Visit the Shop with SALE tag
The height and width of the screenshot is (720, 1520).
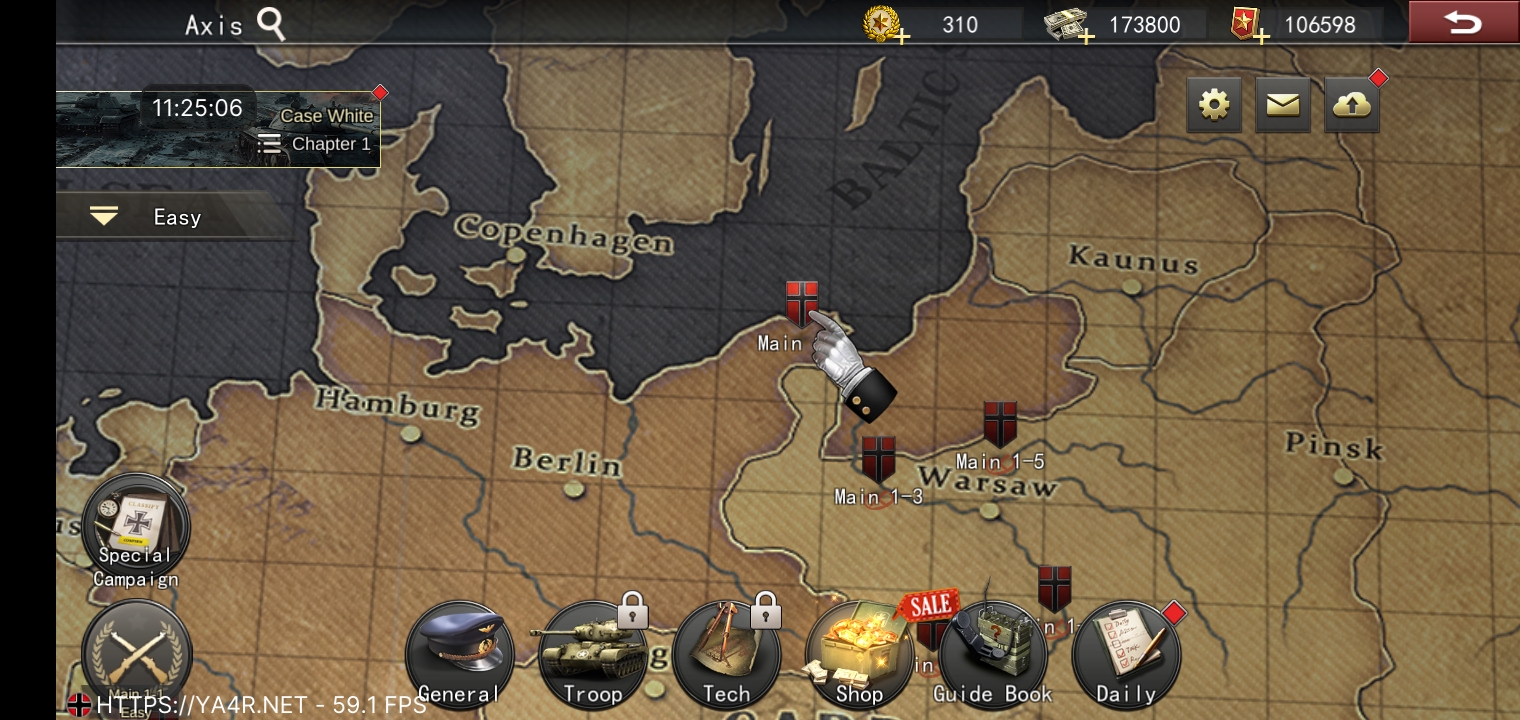[859, 655]
